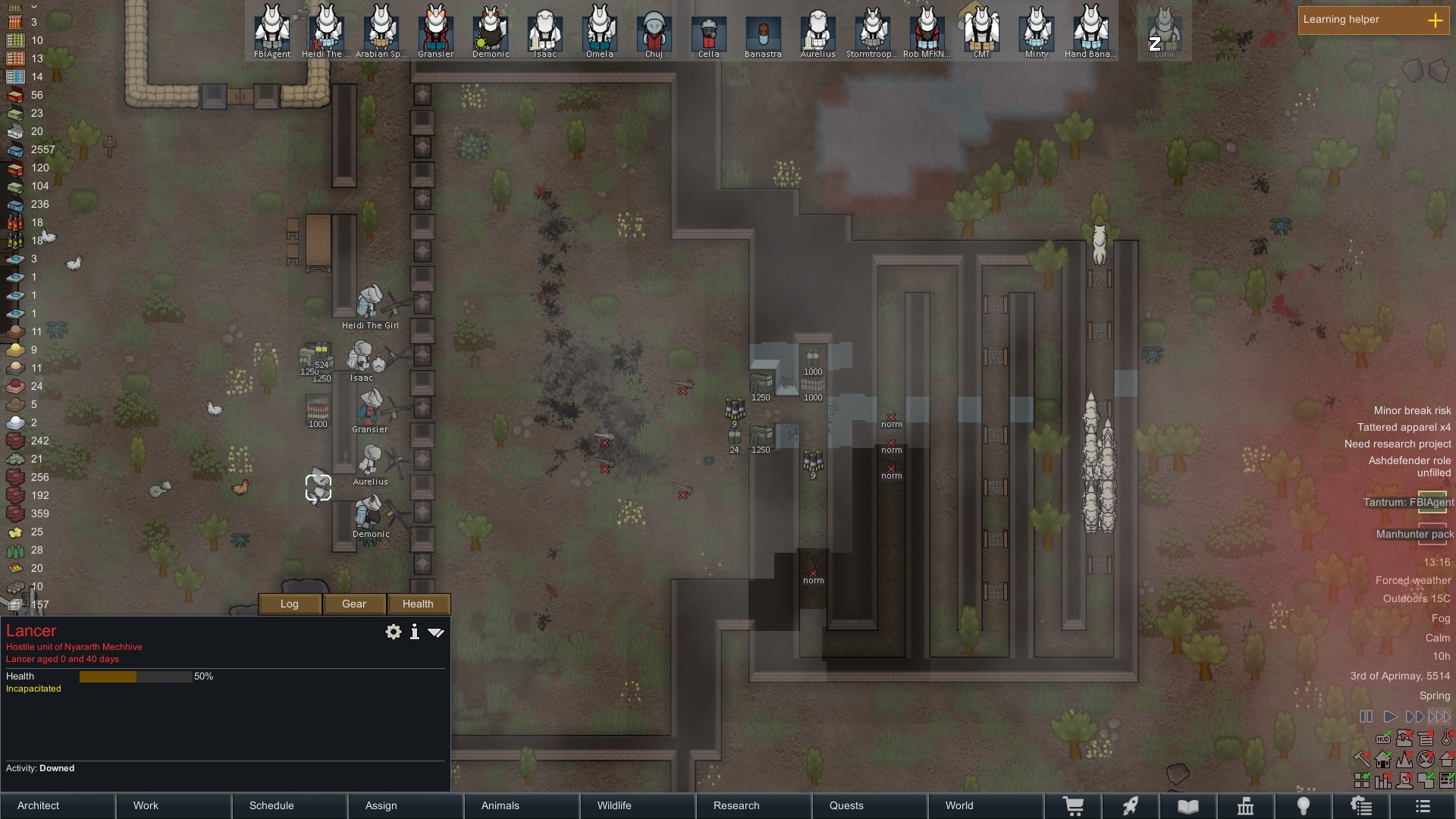Click the book icon on the bottom bar
Image resolution: width=1456 pixels, height=819 pixels.
[x=1188, y=806]
